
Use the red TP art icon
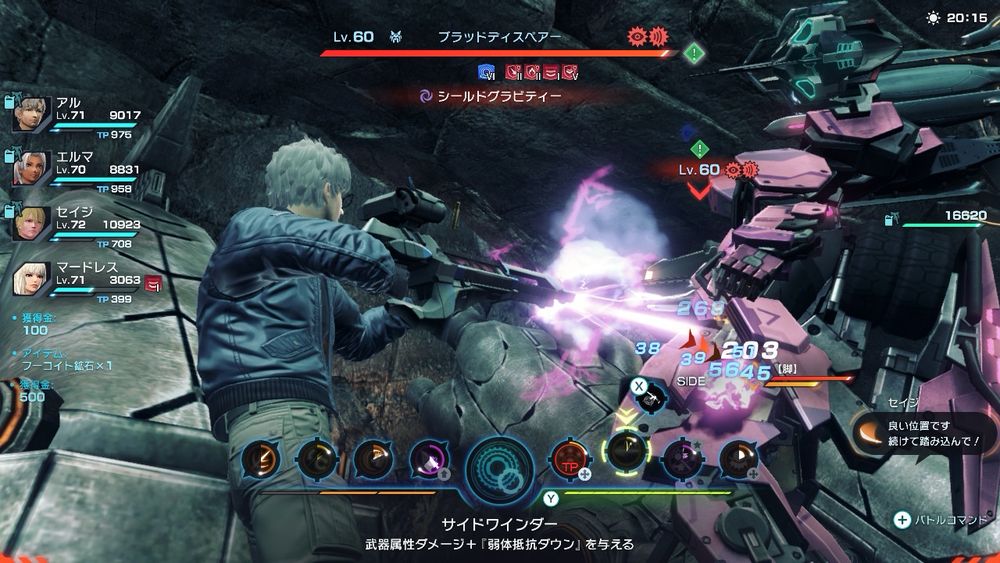(x=572, y=459)
